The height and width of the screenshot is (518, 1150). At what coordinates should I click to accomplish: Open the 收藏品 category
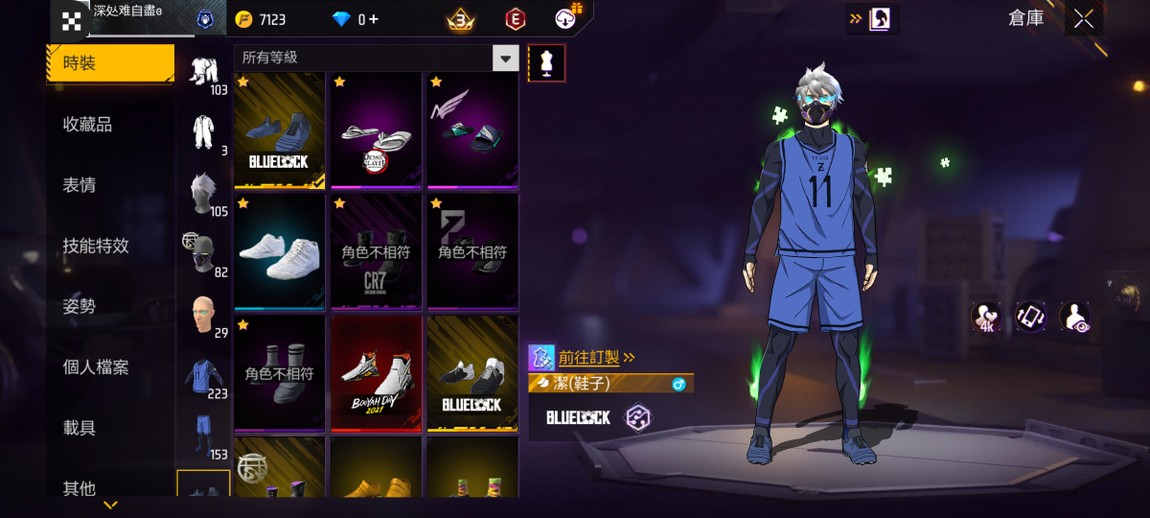tap(88, 124)
